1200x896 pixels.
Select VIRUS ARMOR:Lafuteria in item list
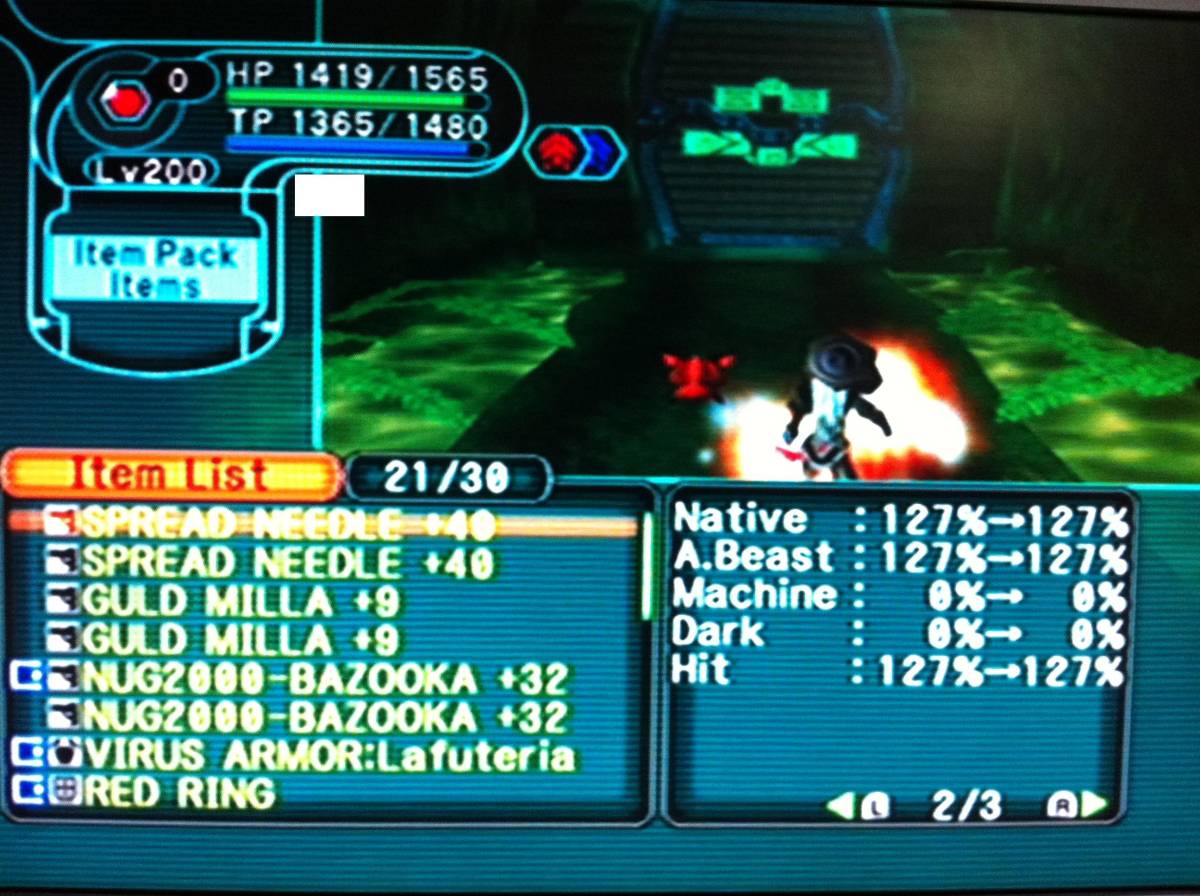click(x=330, y=755)
